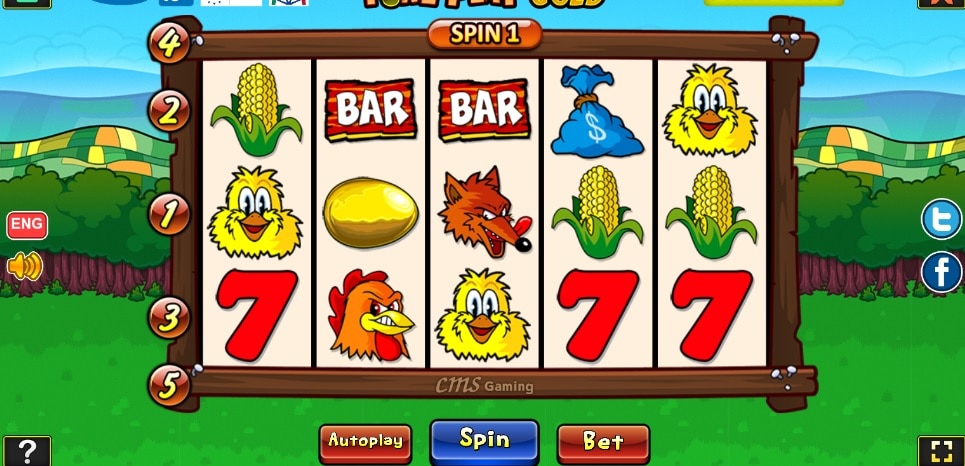The width and height of the screenshot is (965, 466).
Task: Open the question mark help button
Action: (x=26, y=451)
